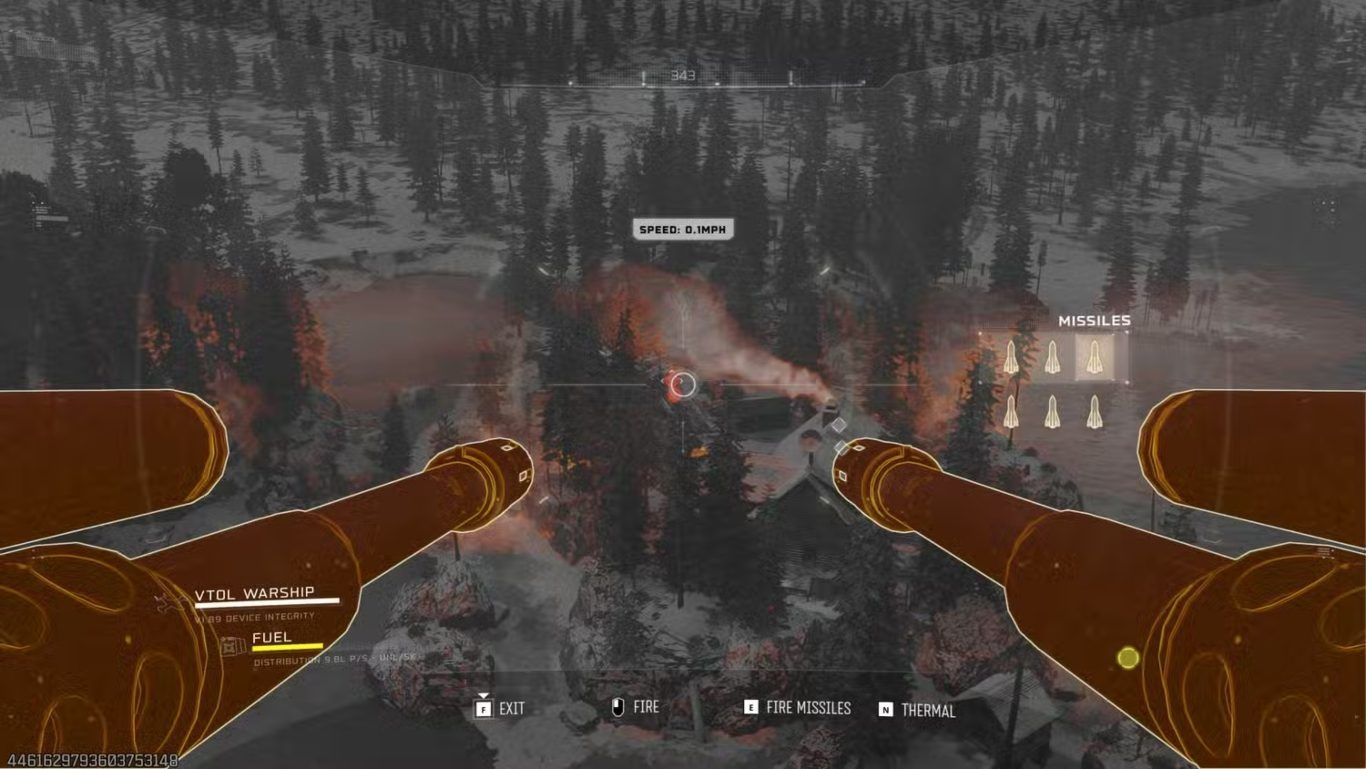Select the highlighted missile in the Missiles panel
The width and height of the screenshot is (1366, 769).
coord(1094,357)
